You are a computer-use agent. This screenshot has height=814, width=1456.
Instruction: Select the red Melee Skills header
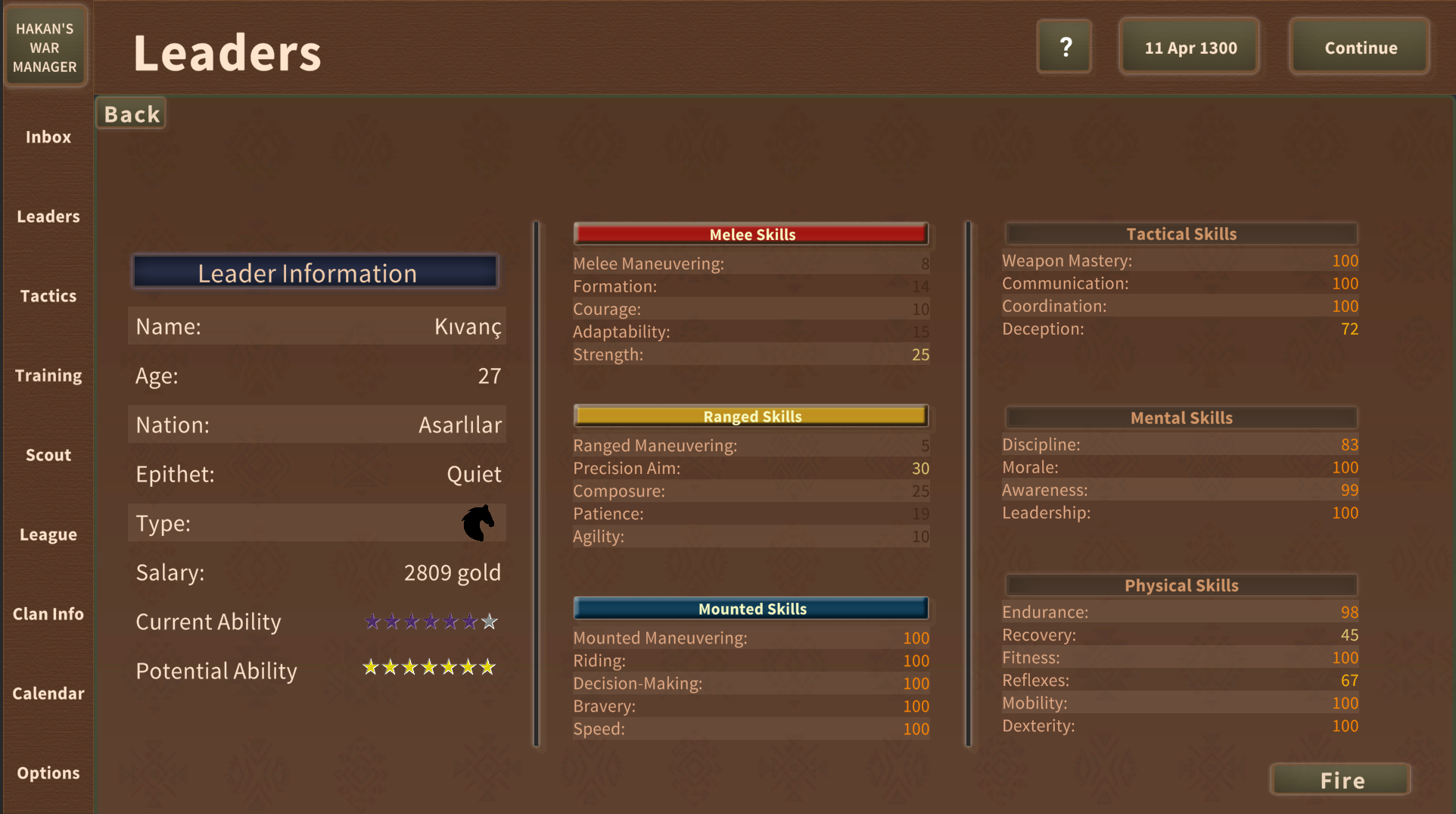click(x=751, y=234)
